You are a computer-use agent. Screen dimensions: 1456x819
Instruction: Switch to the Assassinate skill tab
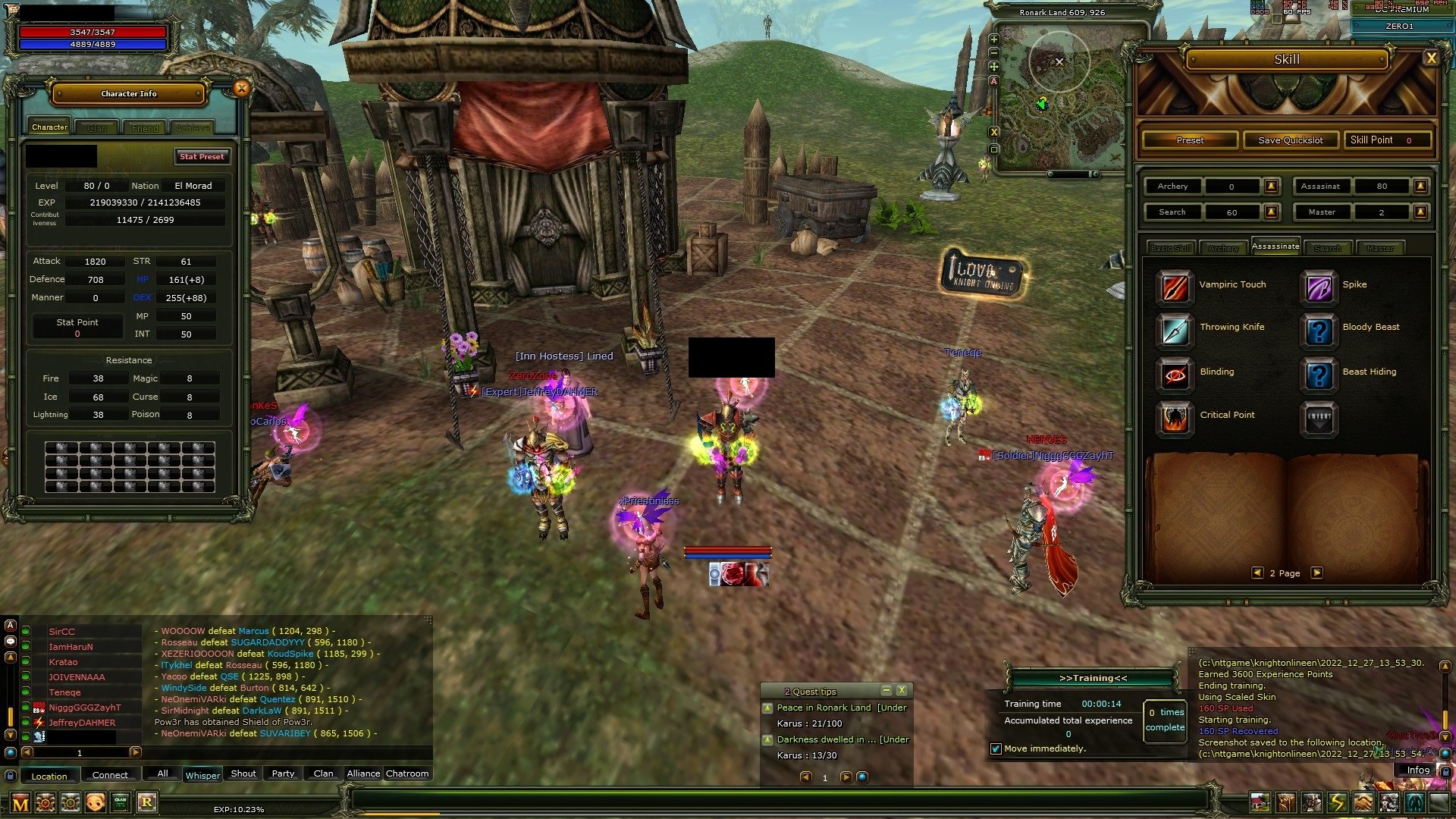pyautogui.click(x=1276, y=246)
